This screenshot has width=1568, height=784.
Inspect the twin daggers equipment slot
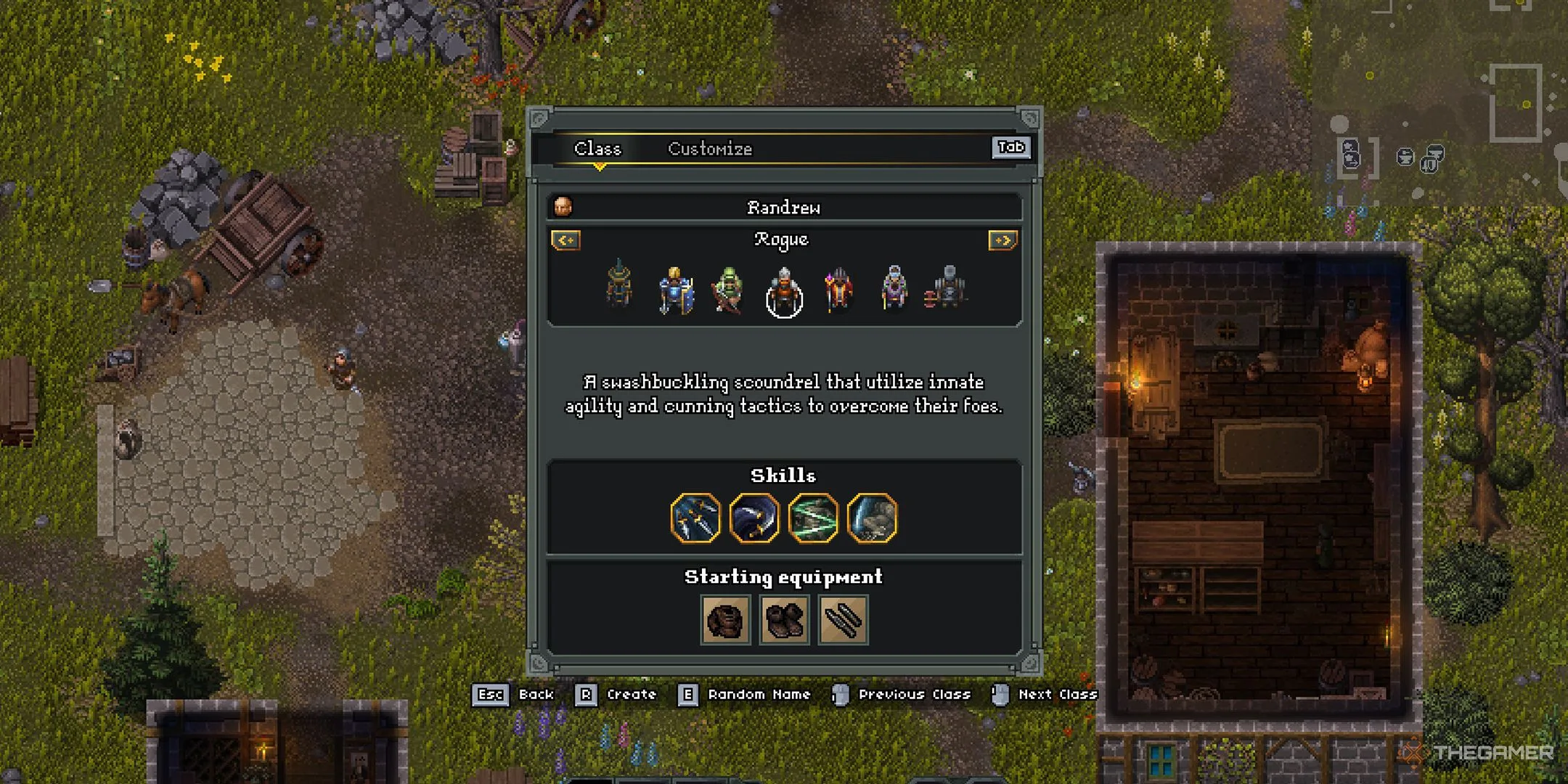[843, 620]
